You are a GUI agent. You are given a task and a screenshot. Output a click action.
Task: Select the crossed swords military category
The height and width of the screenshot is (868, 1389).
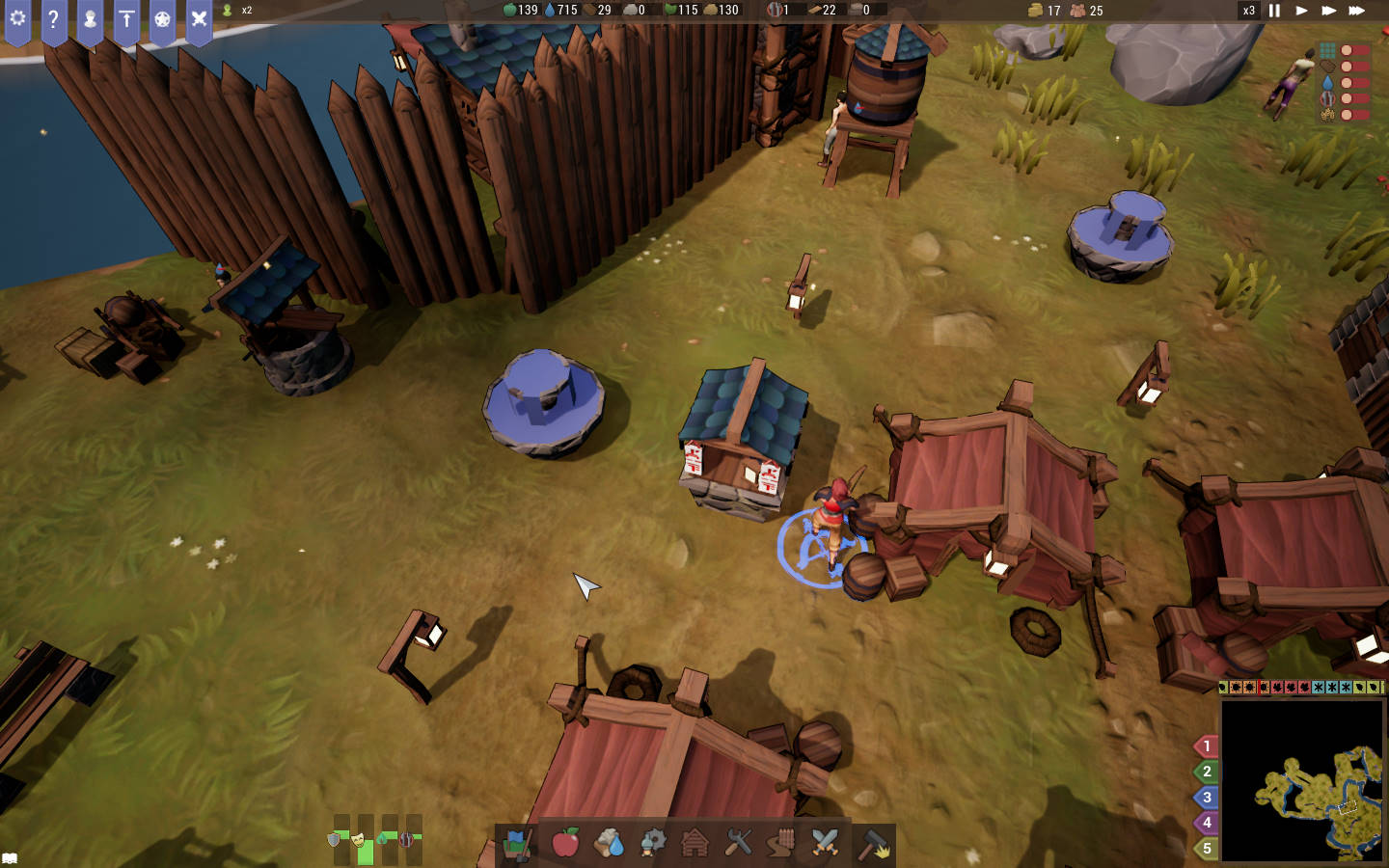click(x=826, y=843)
